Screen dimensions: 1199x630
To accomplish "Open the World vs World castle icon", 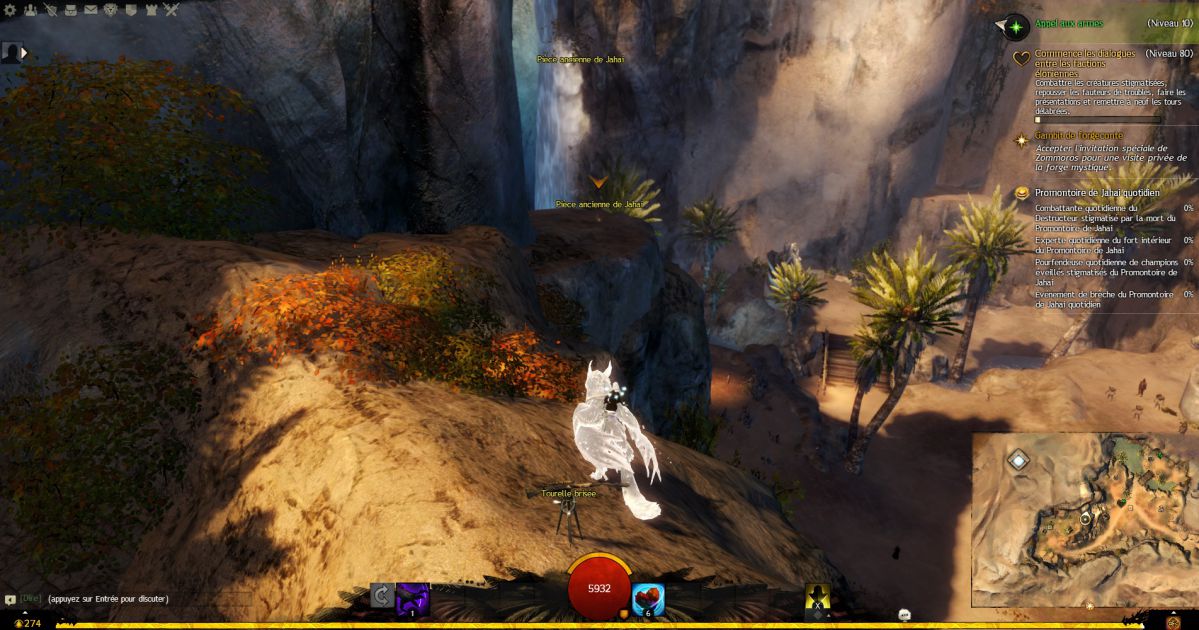I will [151, 10].
